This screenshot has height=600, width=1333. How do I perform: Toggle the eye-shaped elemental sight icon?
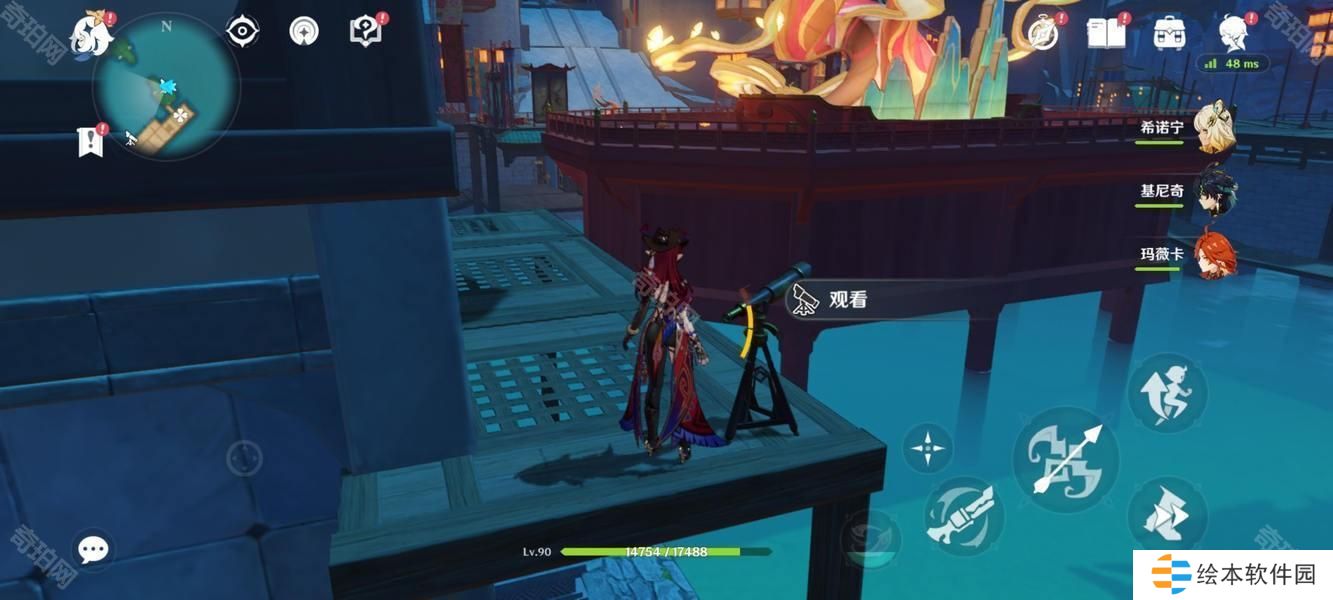tap(243, 32)
